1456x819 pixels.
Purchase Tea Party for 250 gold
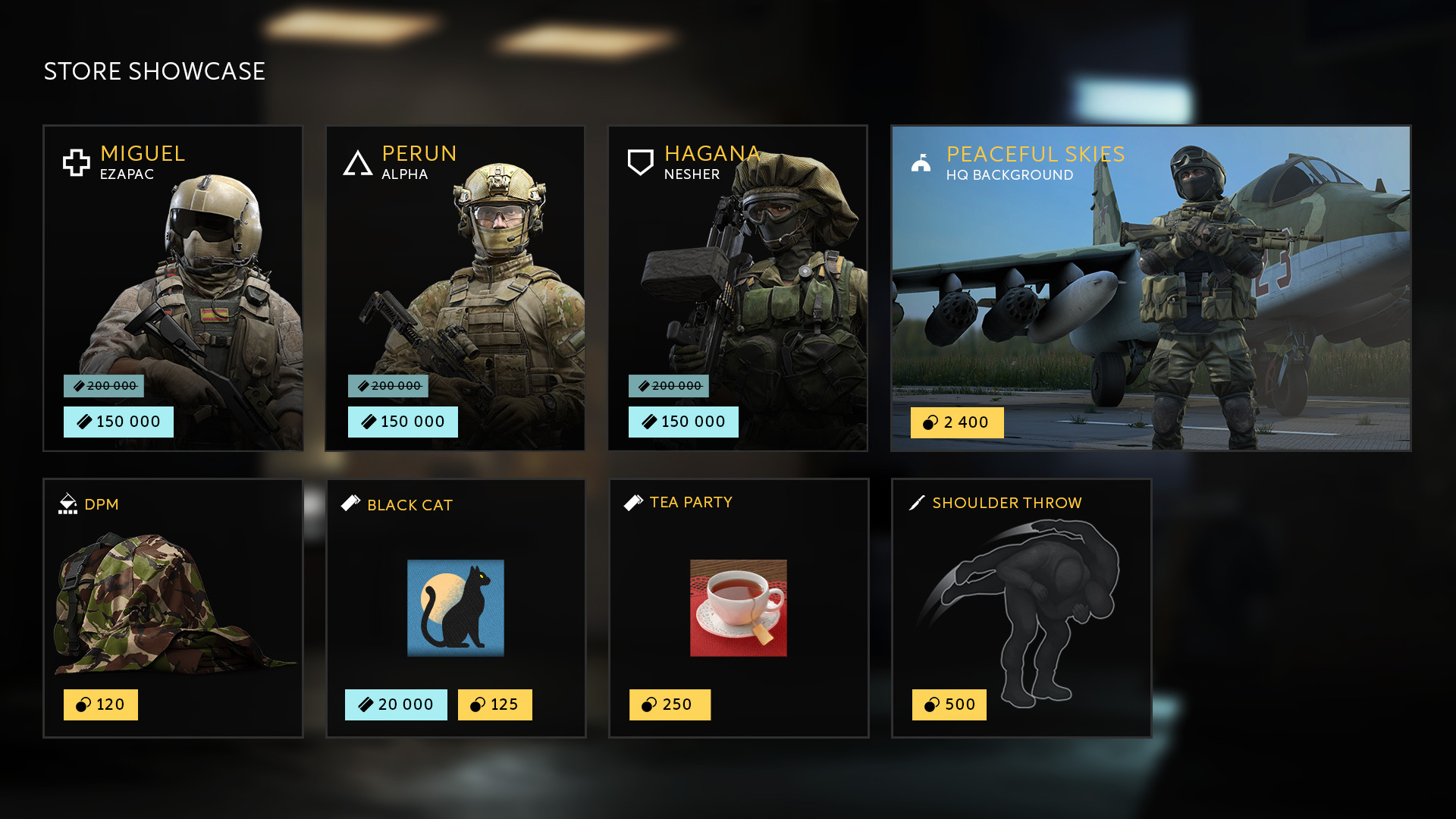pos(670,704)
